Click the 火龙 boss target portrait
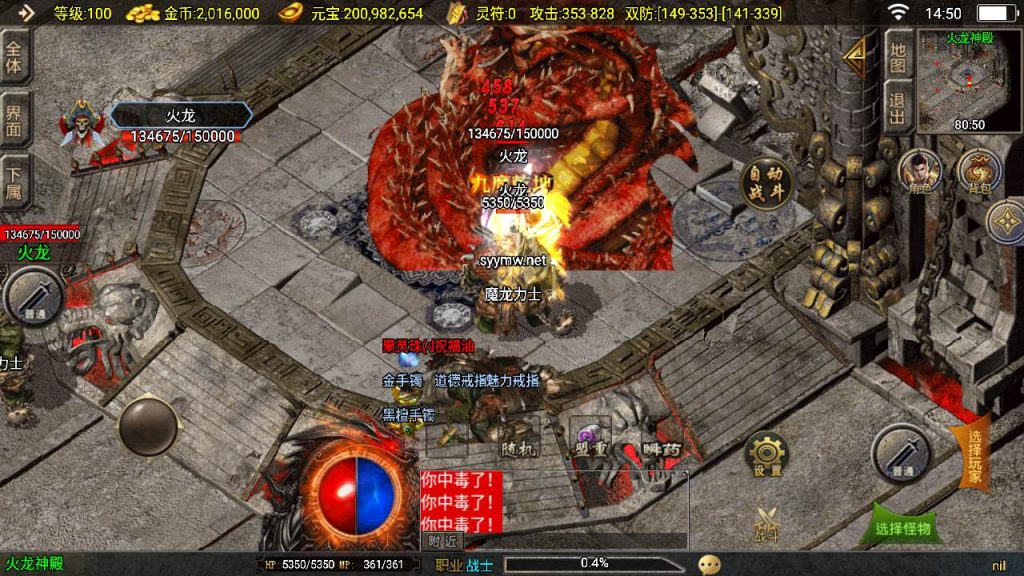The image size is (1024, 576). click(x=82, y=127)
